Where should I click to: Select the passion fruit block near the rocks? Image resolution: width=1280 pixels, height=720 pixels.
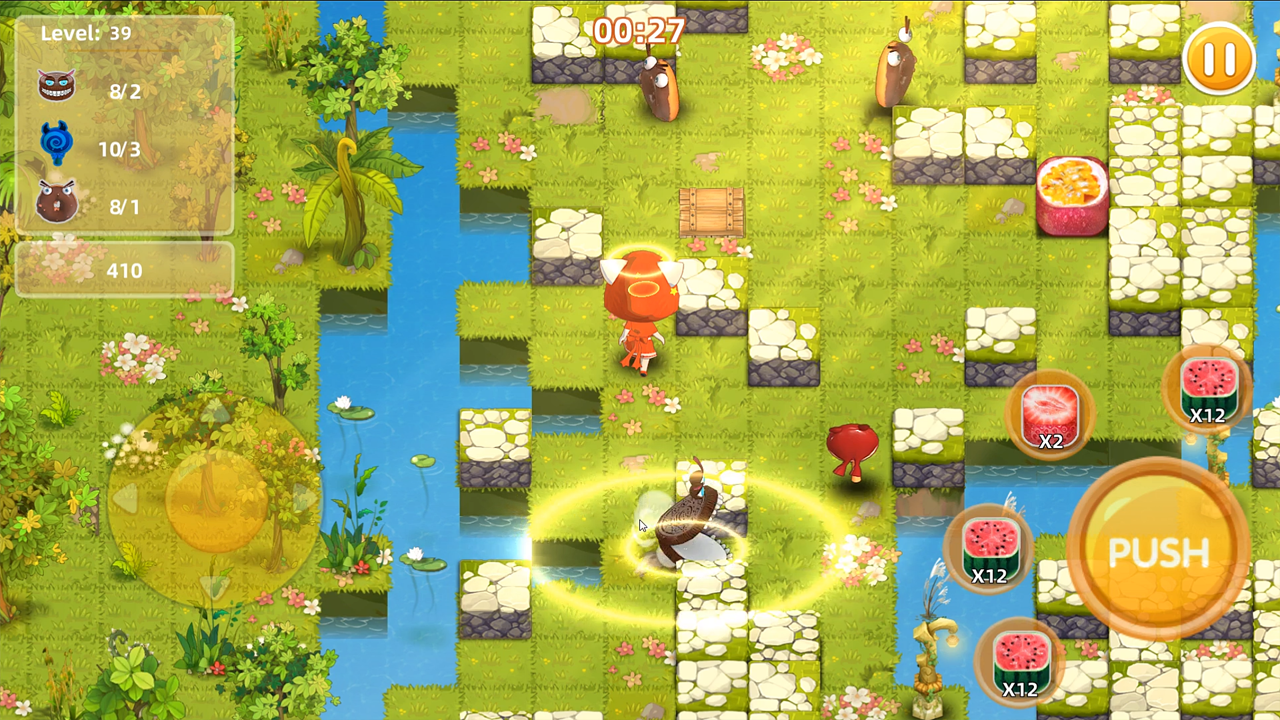click(x=1073, y=196)
